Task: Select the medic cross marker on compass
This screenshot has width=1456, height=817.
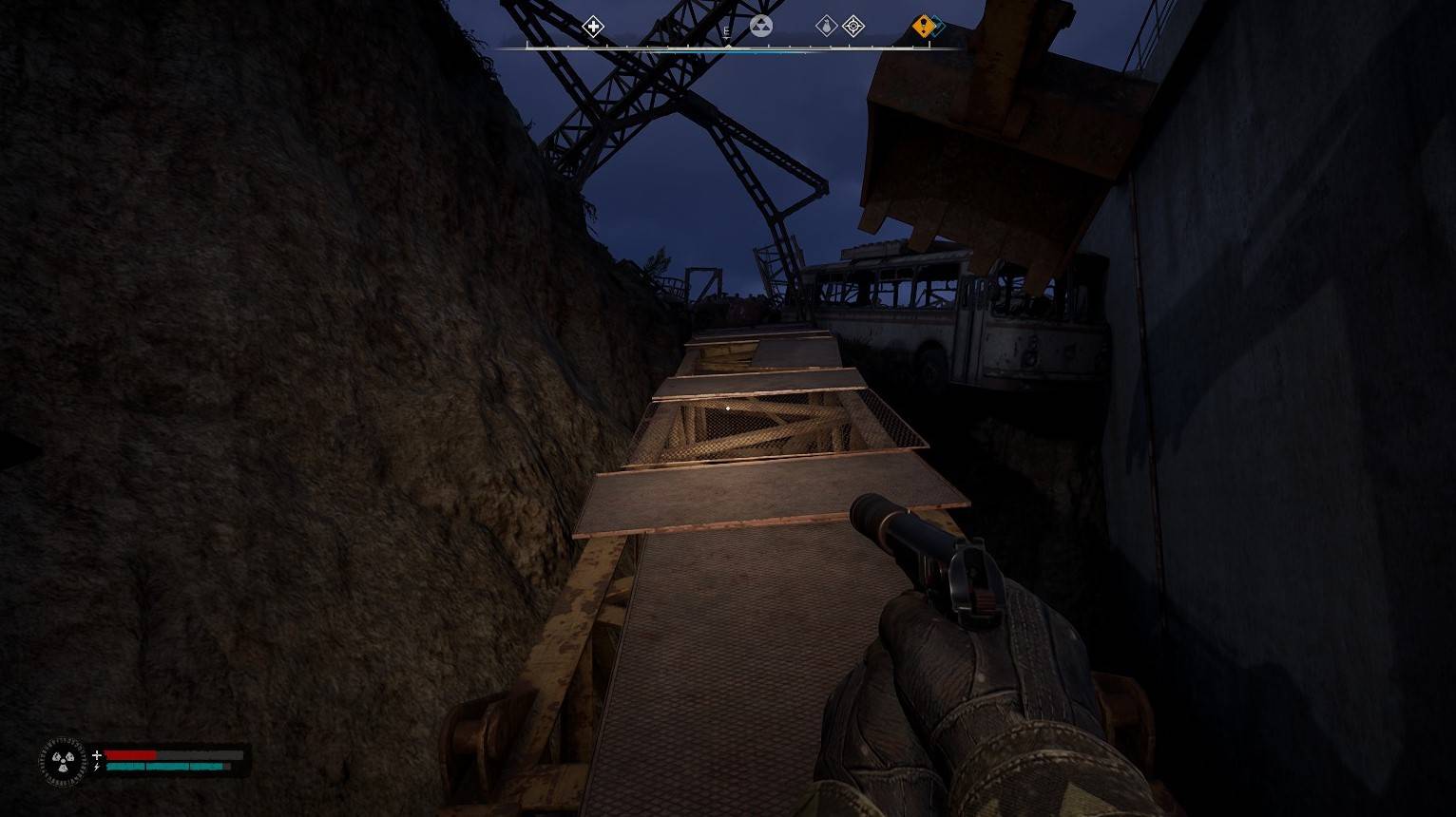Action: tap(593, 26)
